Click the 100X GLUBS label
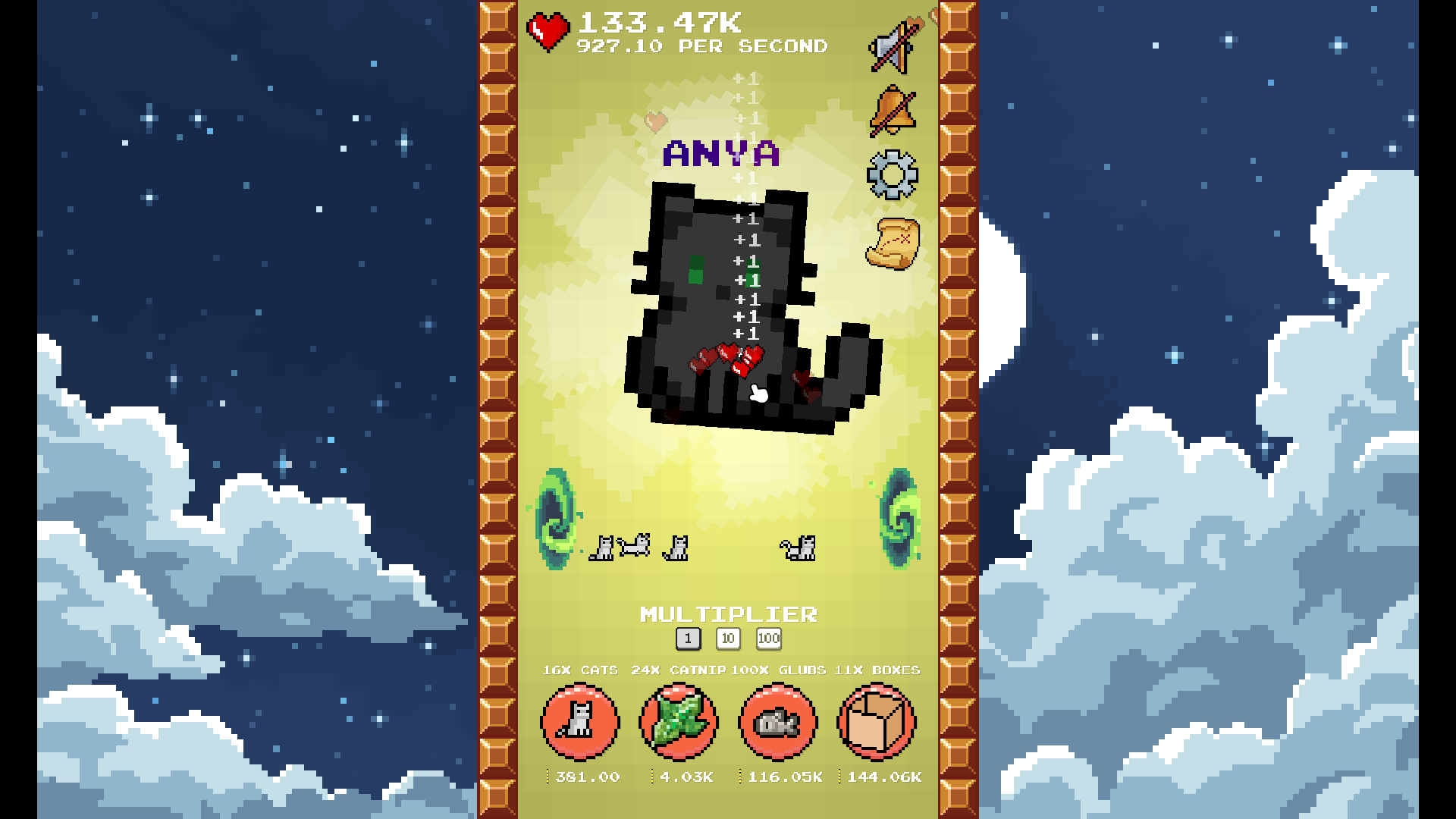This screenshot has width=1456, height=819. coord(777,670)
